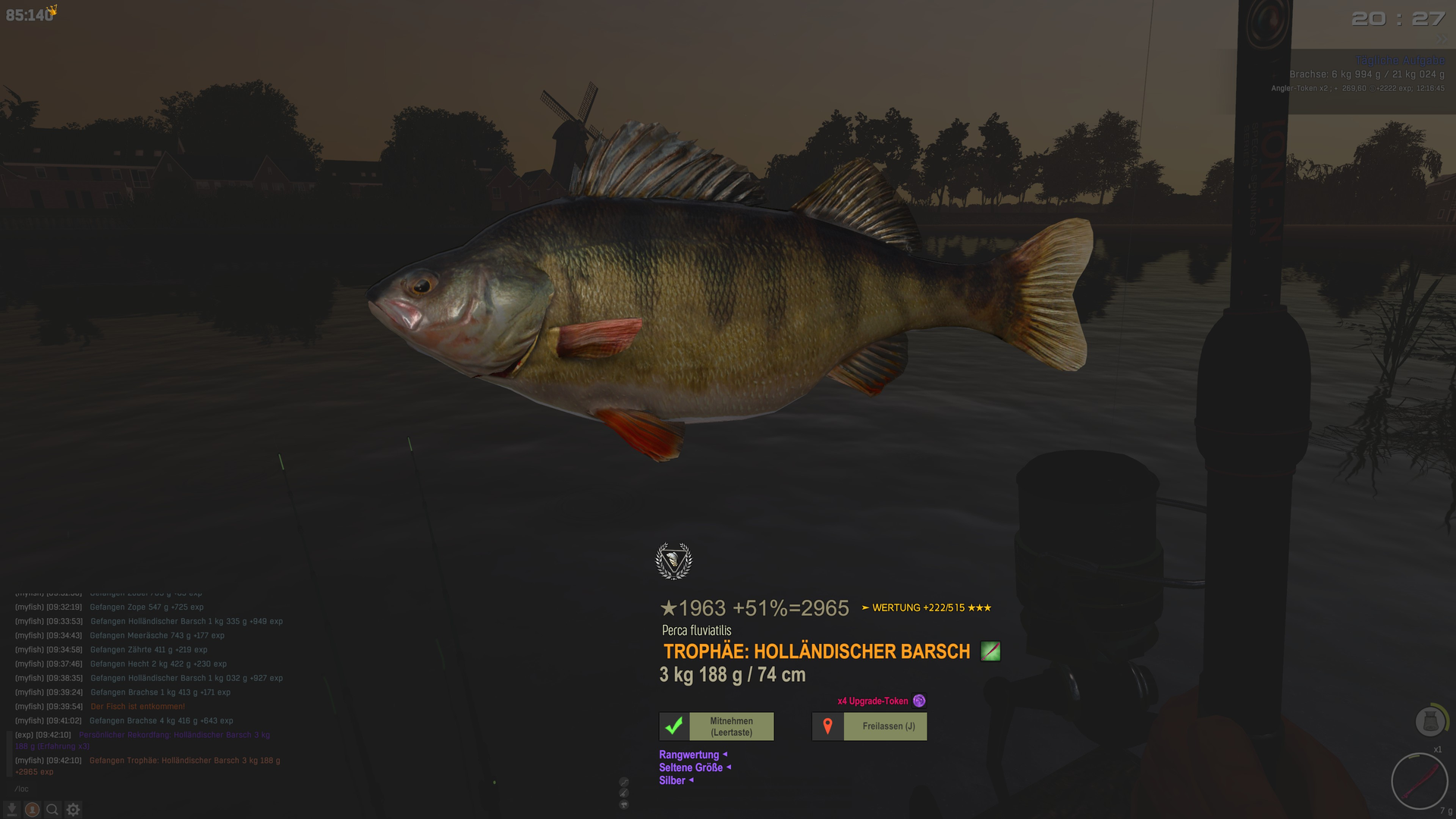Click the chat download arrow icon

tap(12, 810)
